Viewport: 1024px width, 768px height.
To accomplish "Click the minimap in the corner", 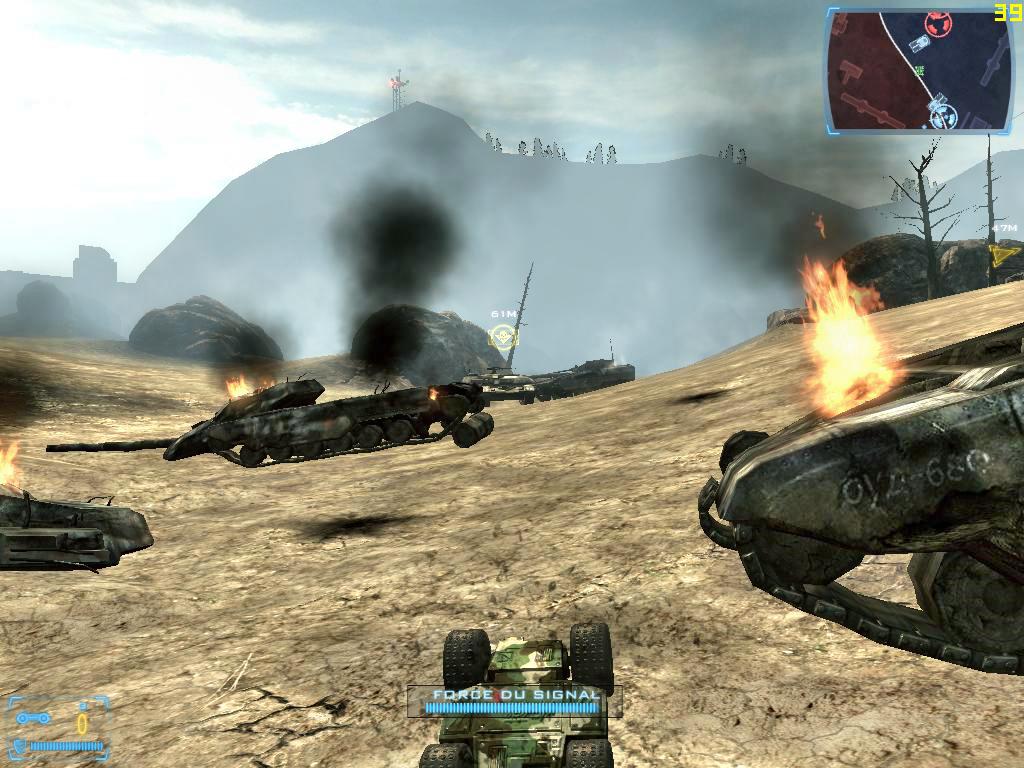I will (x=919, y=70).
